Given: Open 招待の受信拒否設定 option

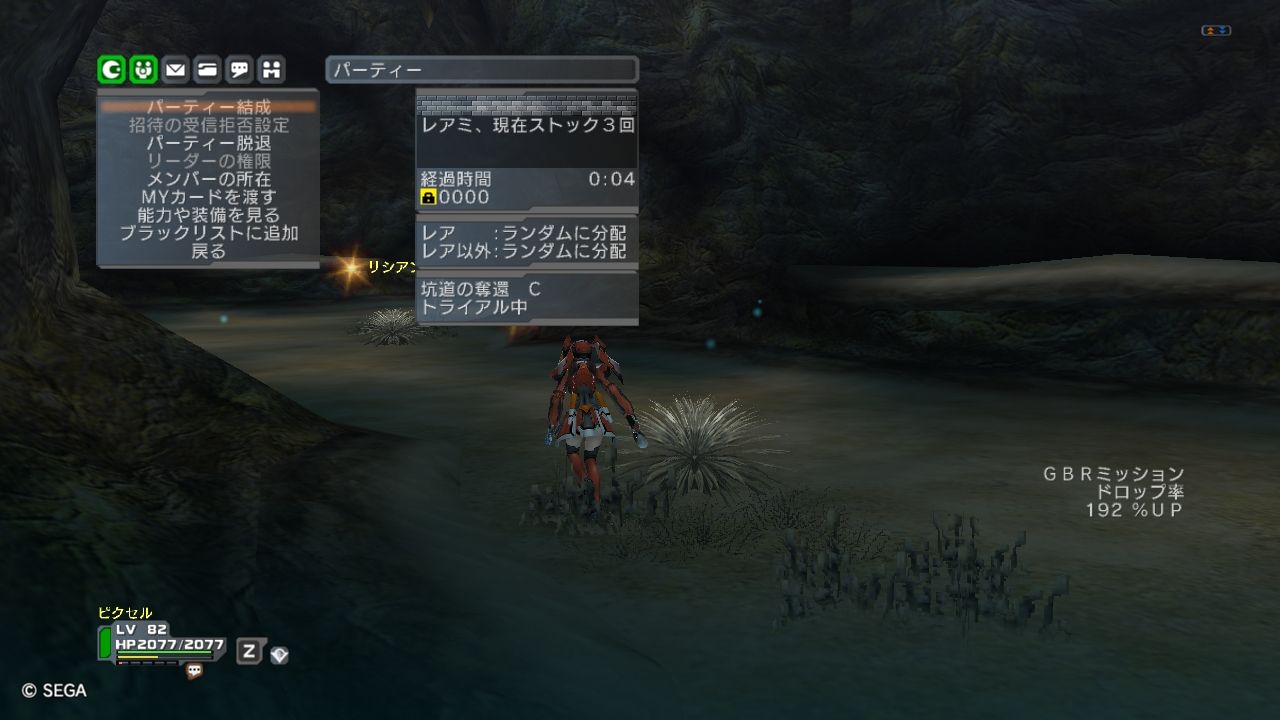Looking at the screenshot, I should pyautogui.click(x=208, y=125).
